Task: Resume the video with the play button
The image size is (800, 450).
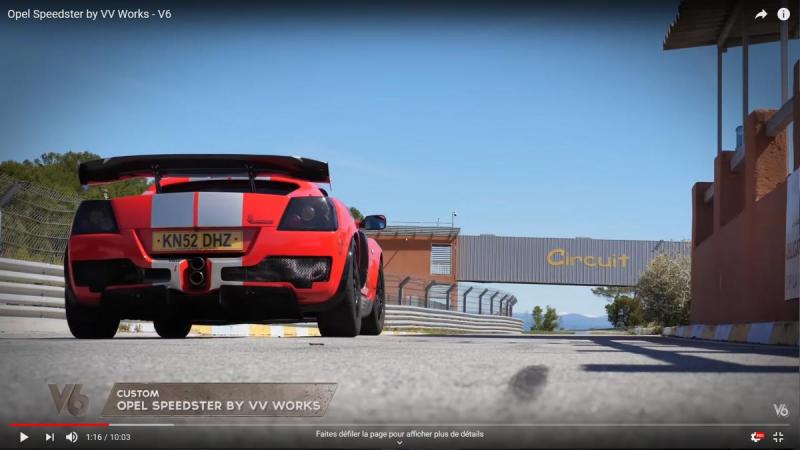Action: pos(23,437)
